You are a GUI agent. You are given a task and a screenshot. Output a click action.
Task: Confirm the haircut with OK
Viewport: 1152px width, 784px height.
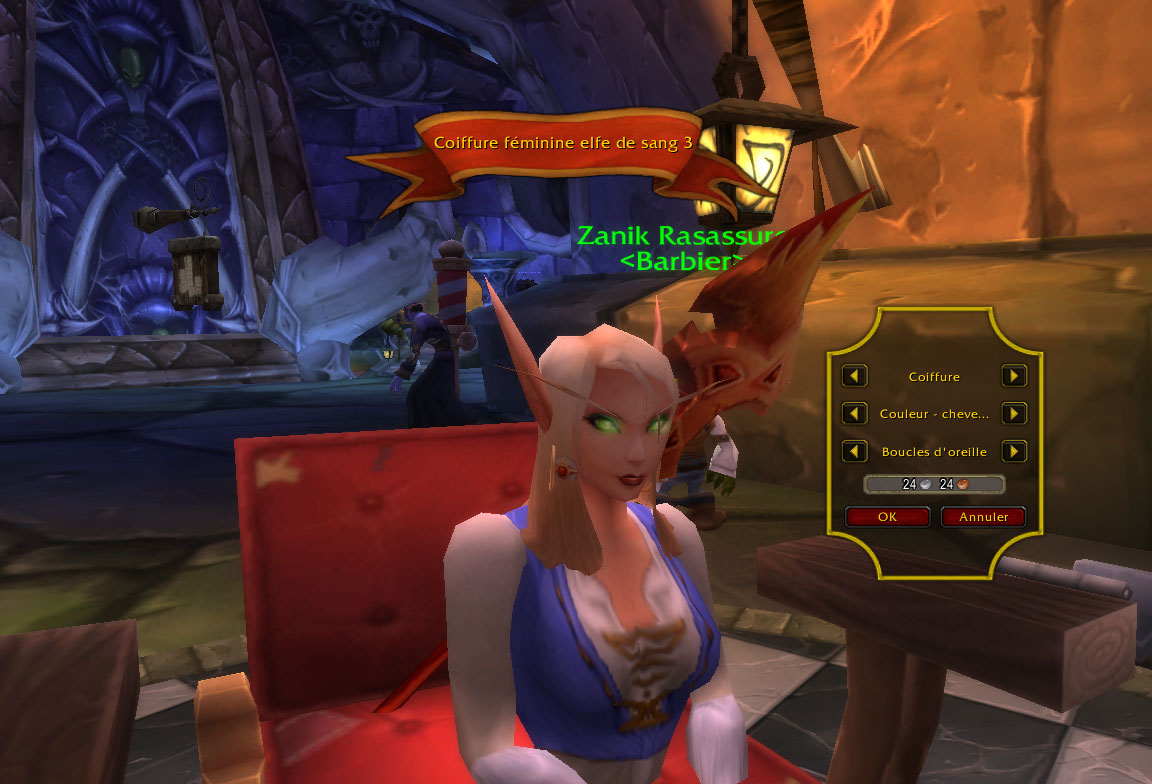(887, 517)
